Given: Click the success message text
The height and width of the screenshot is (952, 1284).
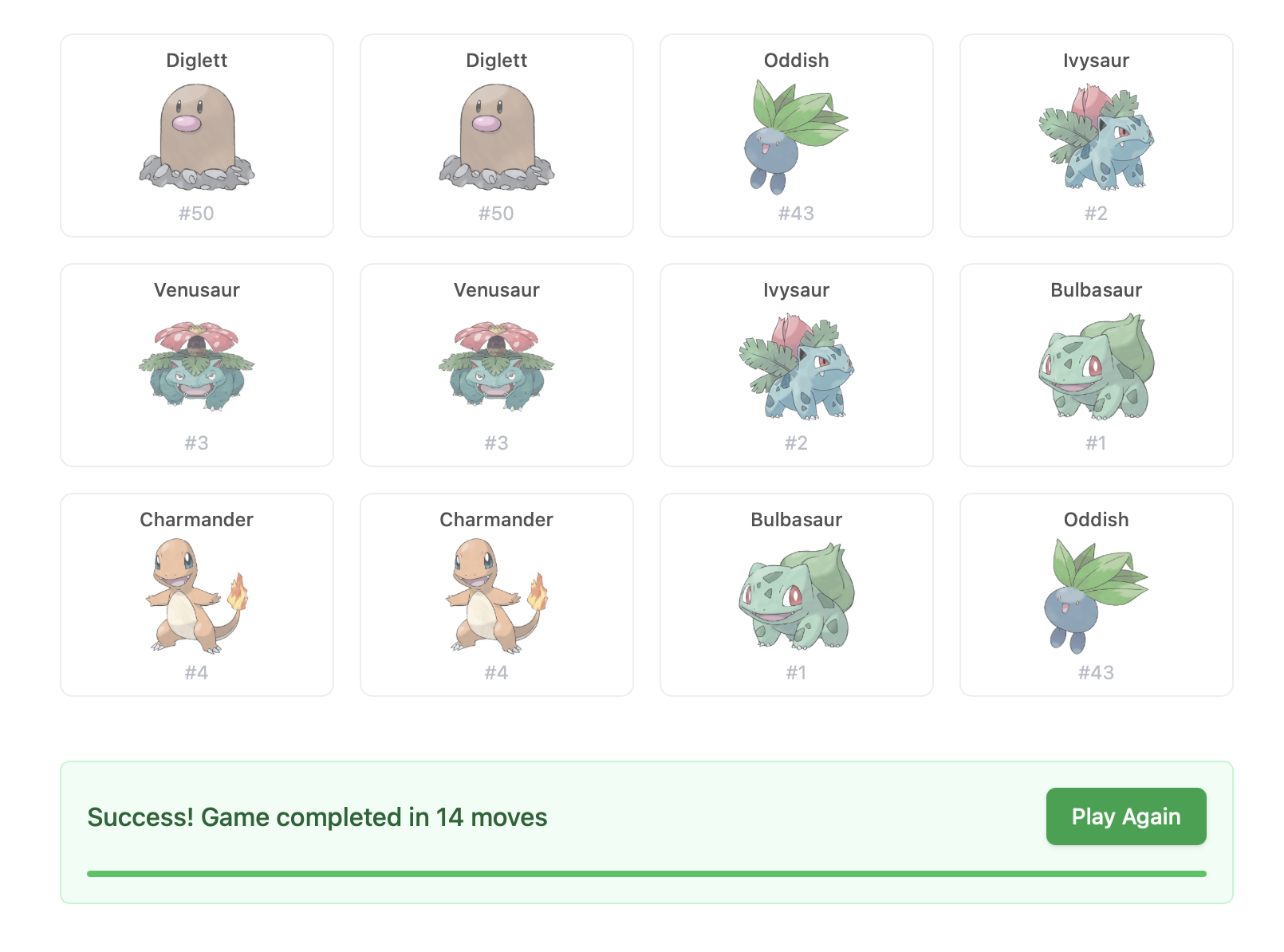Looking at the screenshot, I should coord(317,817).
